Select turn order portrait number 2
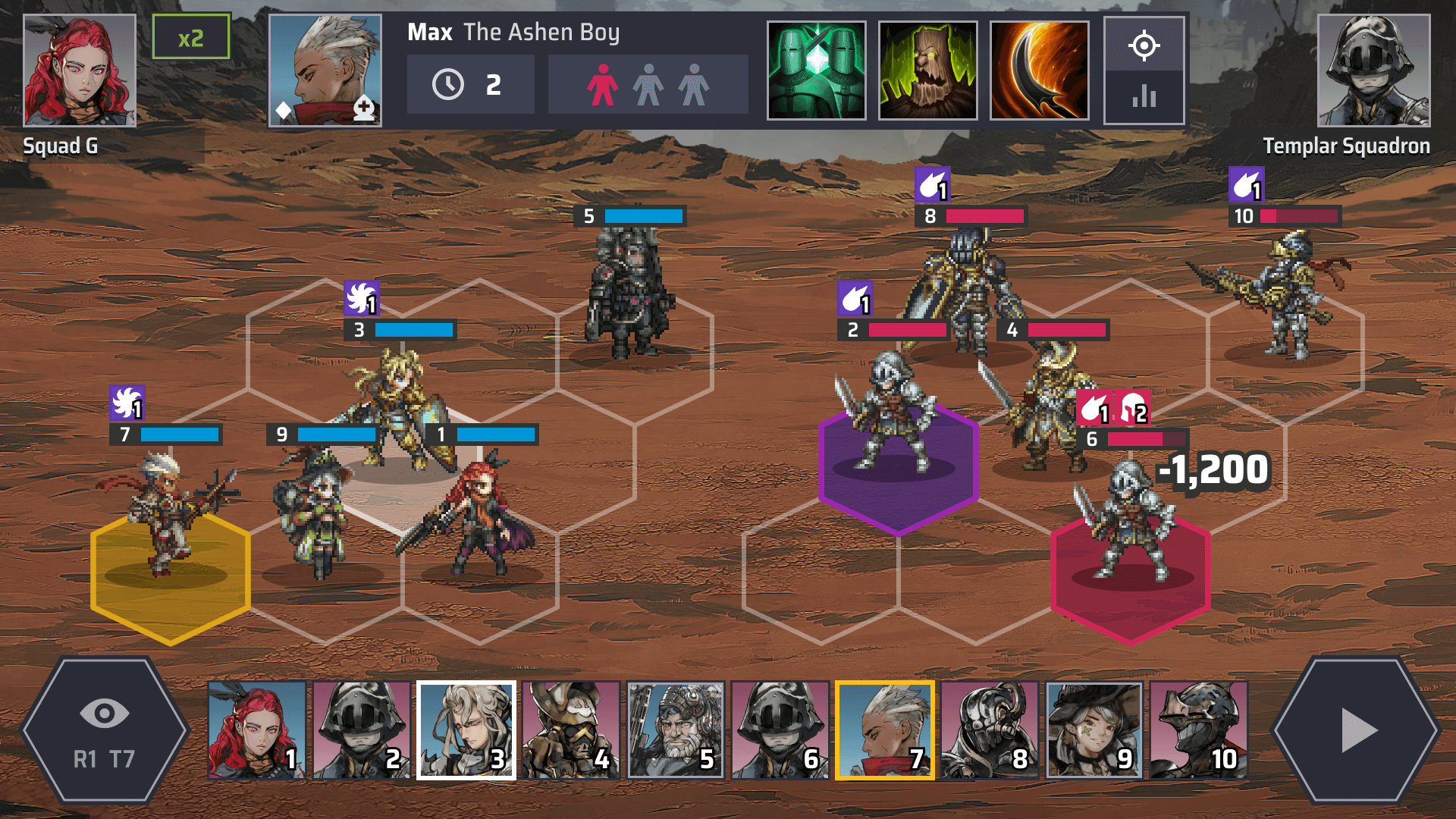1456x819 pixels. point(362,730)
